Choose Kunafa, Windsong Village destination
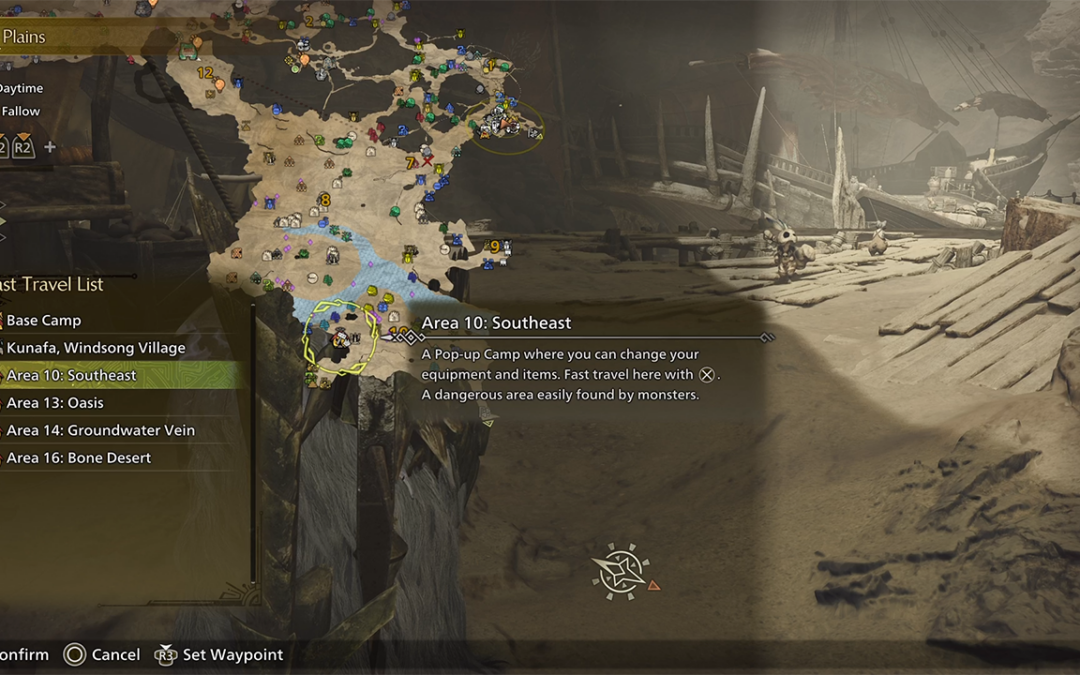Viewport: 1080px width, 675px height. tap(95, 348)
